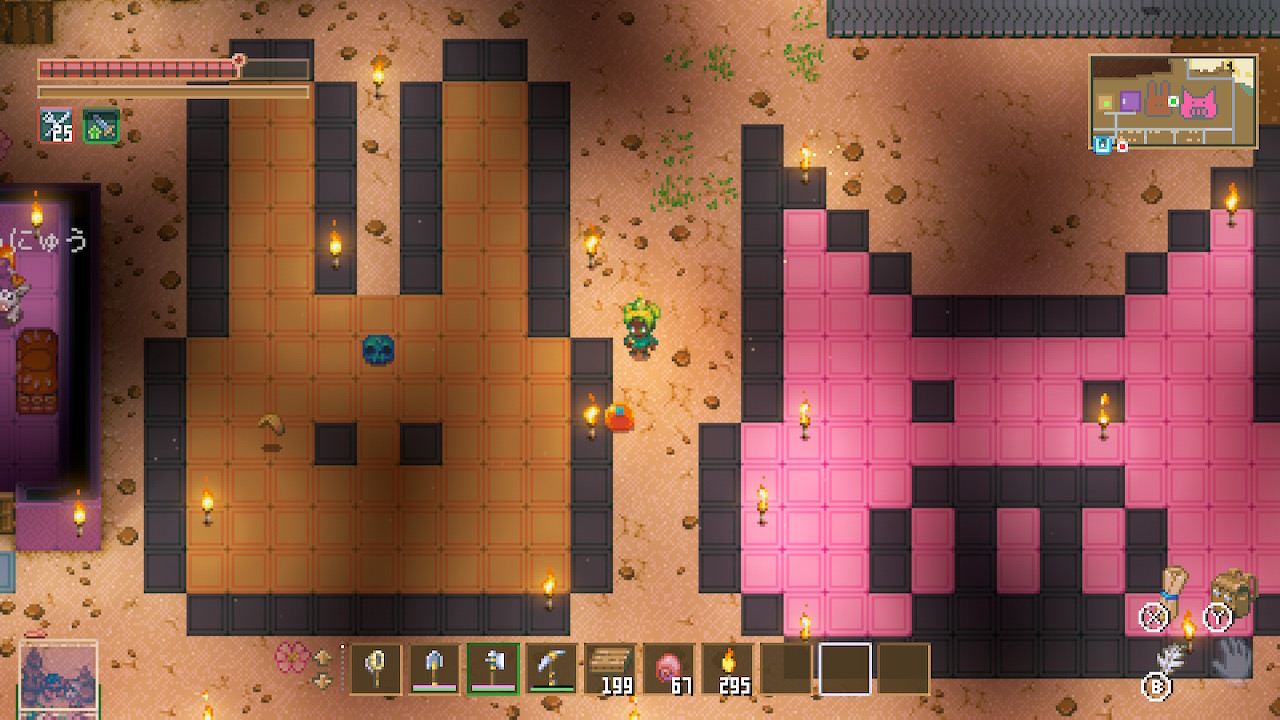Click the white-outlined empty hotbar slot
The width and height of the screenshot is (1280, 720).
[x=845, y=668]
